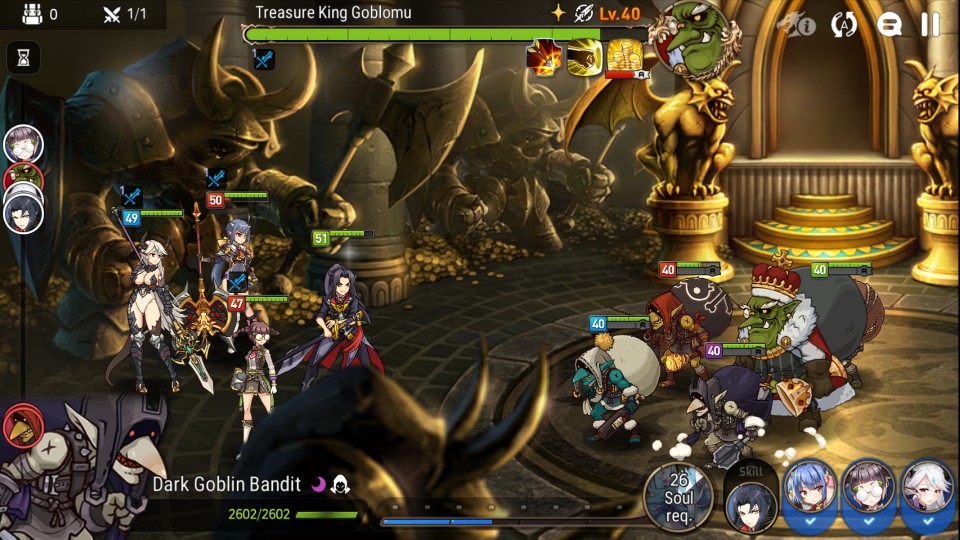Inspect the boss's explosion skill icon
The height and width of the screenshot is (540, 960).
544,57
